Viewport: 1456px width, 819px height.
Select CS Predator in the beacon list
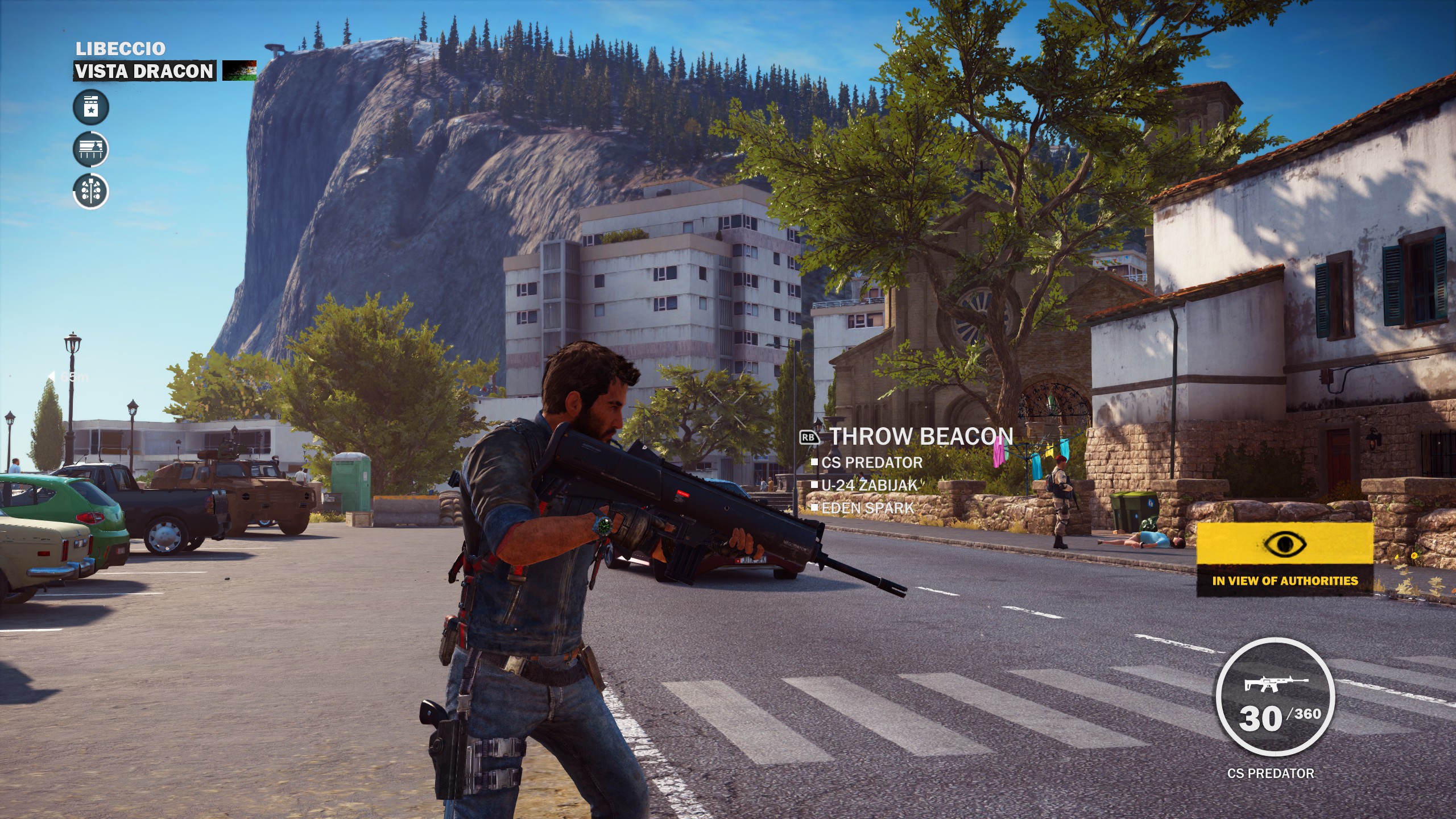pyautogui.click(x=871, y=462)
